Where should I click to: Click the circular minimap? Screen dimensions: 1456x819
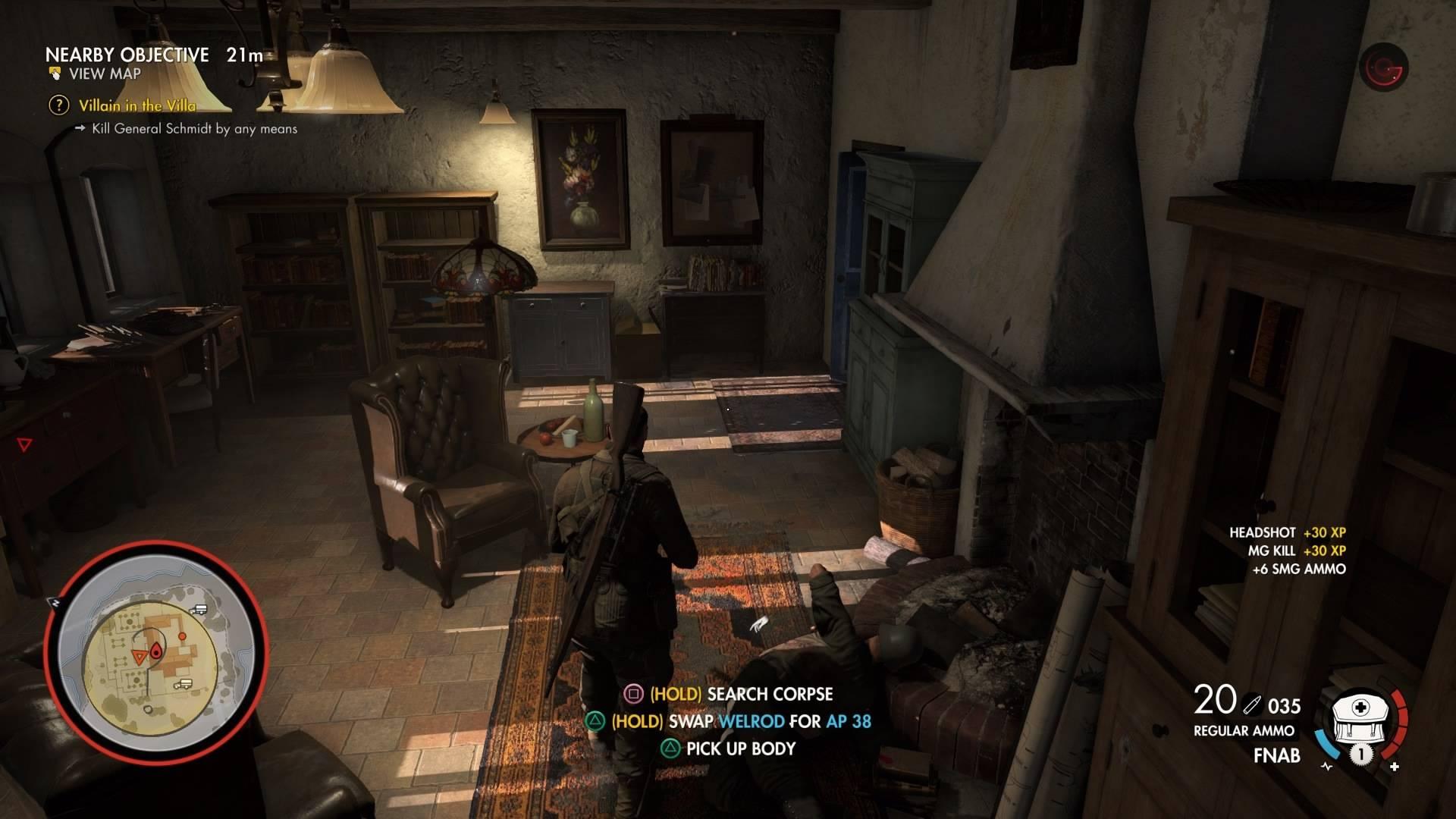(x=155, y=654)
